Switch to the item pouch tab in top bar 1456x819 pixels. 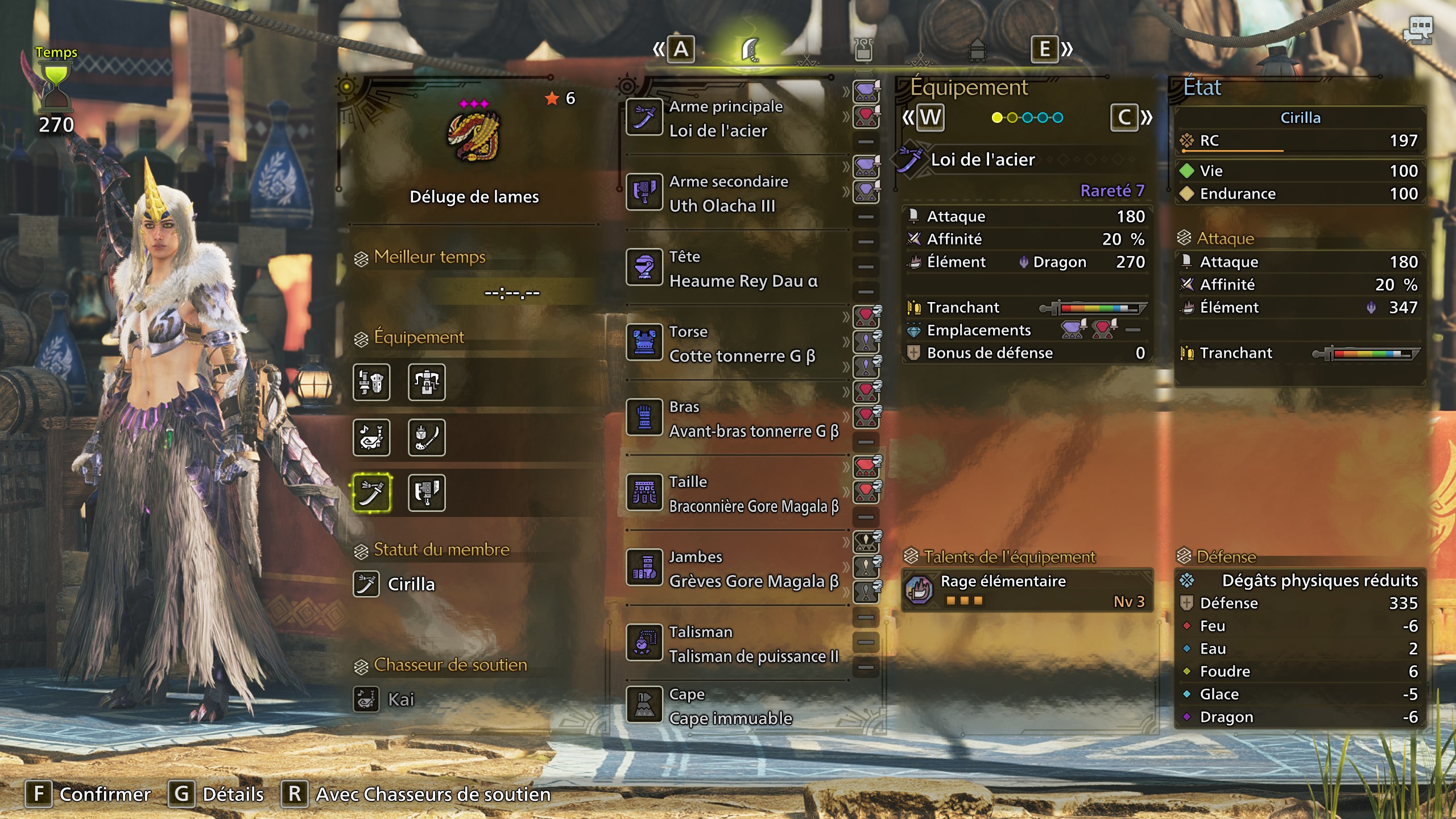click(x=863, y=50)
